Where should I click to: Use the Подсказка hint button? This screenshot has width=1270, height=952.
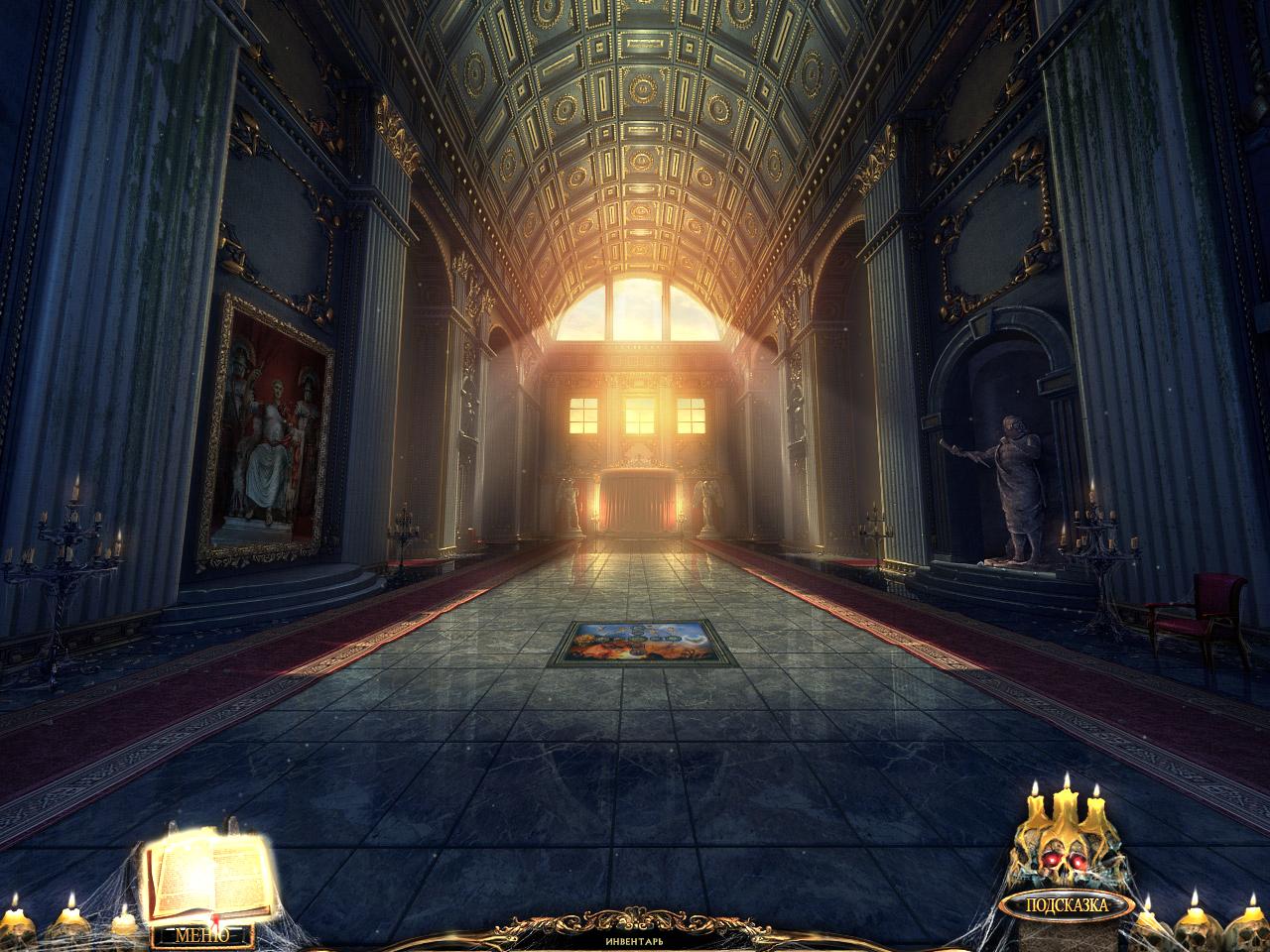1067,904
